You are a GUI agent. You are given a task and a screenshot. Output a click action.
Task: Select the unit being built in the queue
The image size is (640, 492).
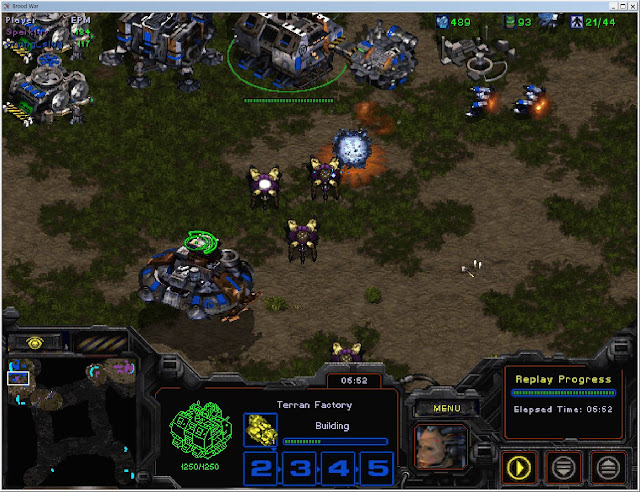tap(261, 431)
